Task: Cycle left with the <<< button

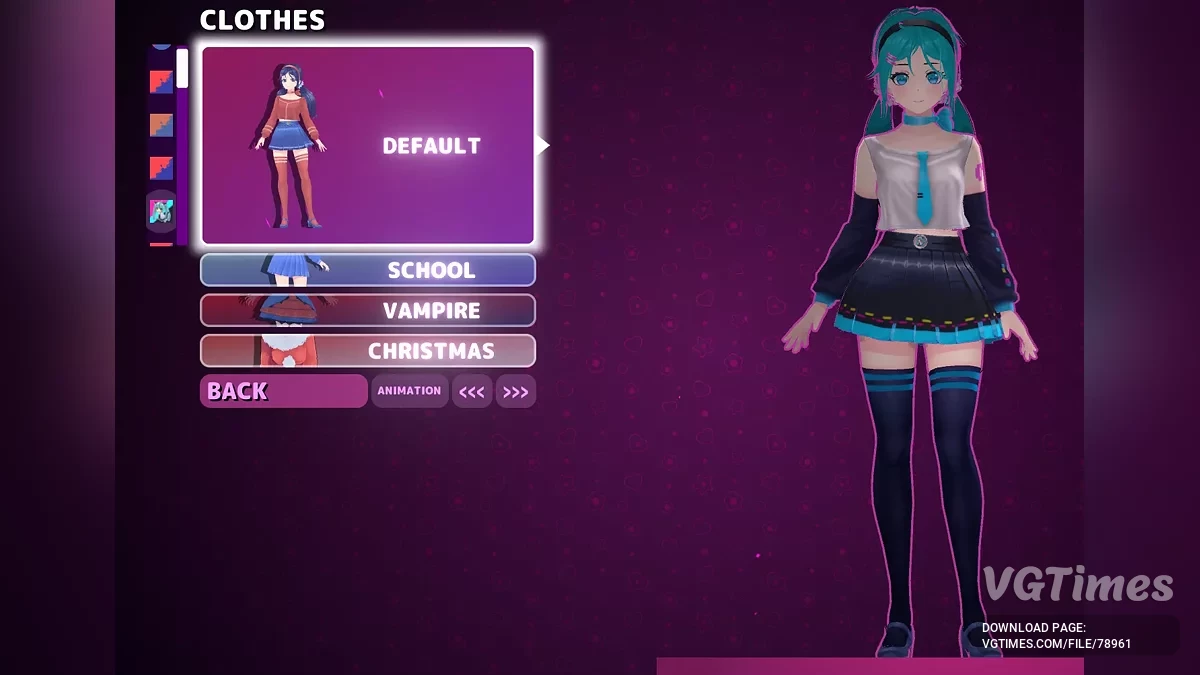Action: tap(472, 392)
